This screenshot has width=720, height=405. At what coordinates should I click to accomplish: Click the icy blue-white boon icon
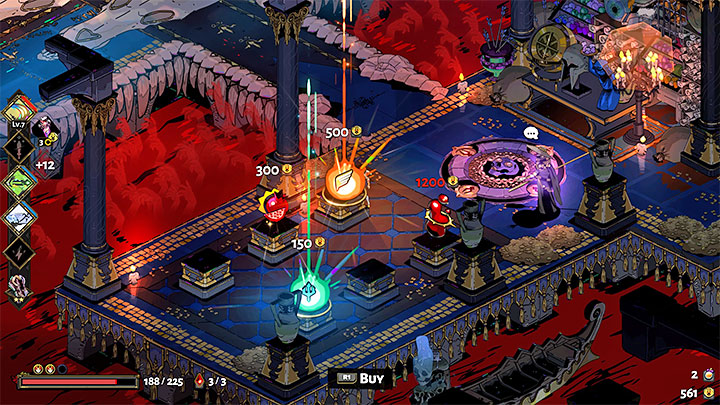[21, 218]
